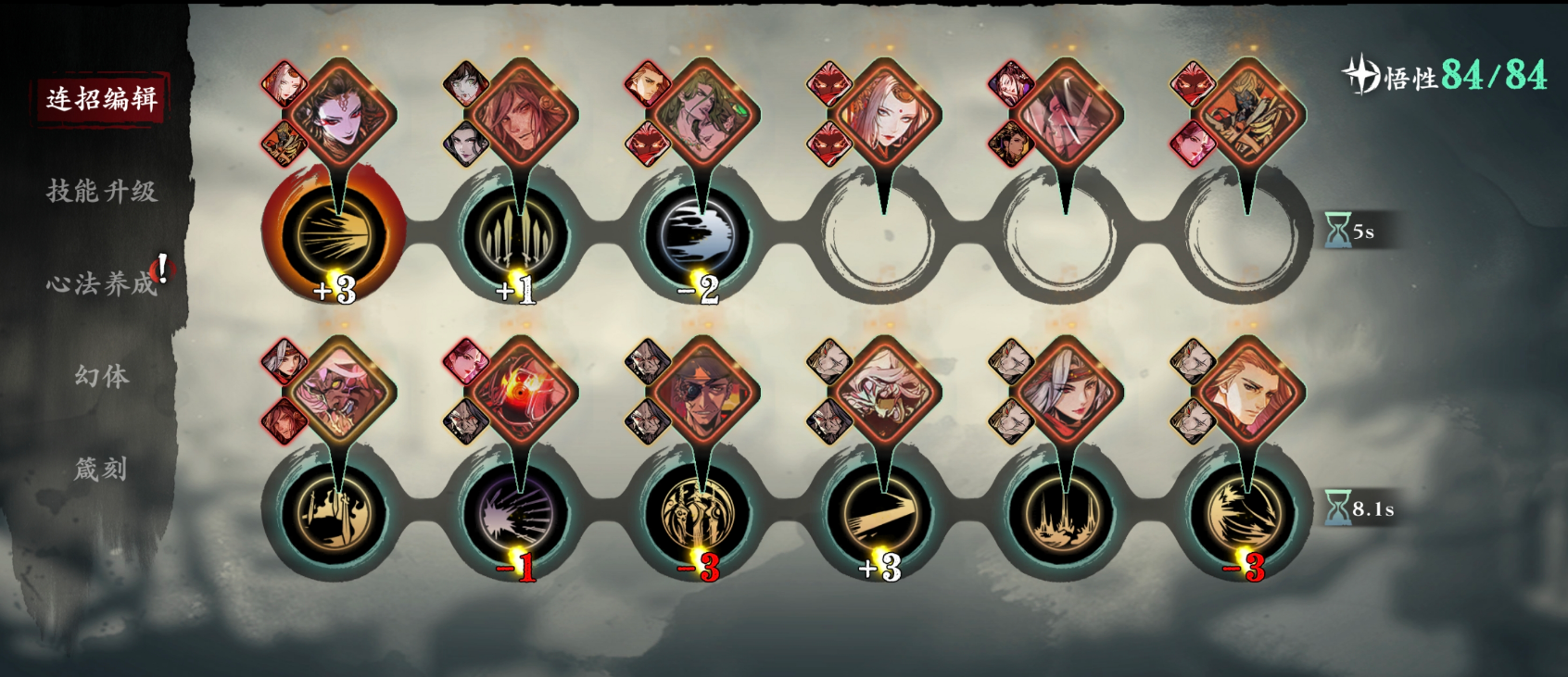Choose the diagonal slash skill marked +3
1568x677 pixels.
tap(880, 512)
